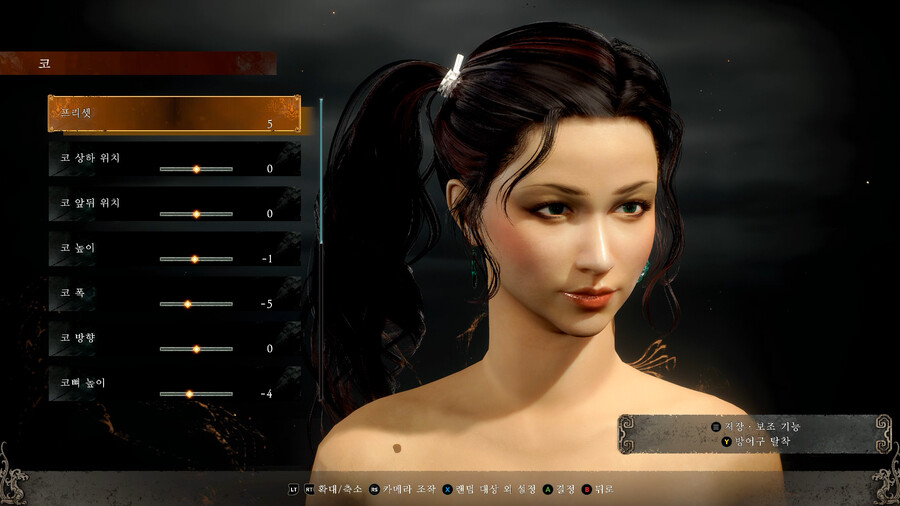Viewport: 900px width, 506px height.
Task: Move the 코 방향 slider
Action: (196, 349)
